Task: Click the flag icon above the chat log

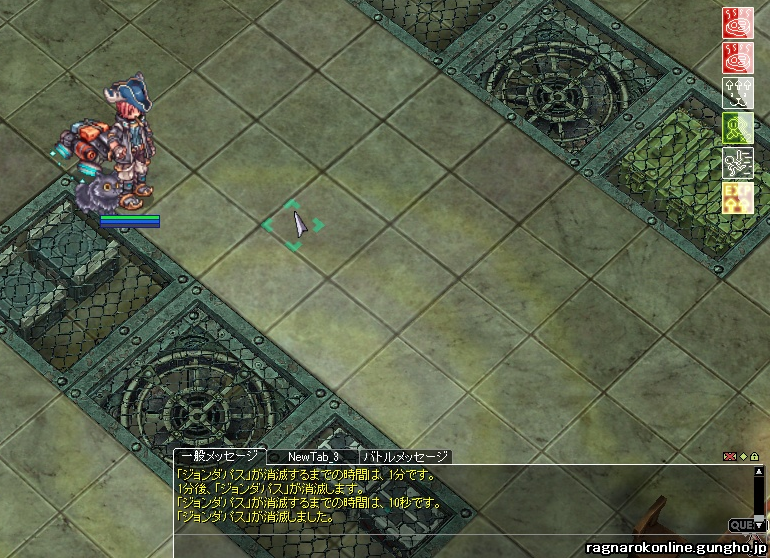Action: click(x=729, y=456)
